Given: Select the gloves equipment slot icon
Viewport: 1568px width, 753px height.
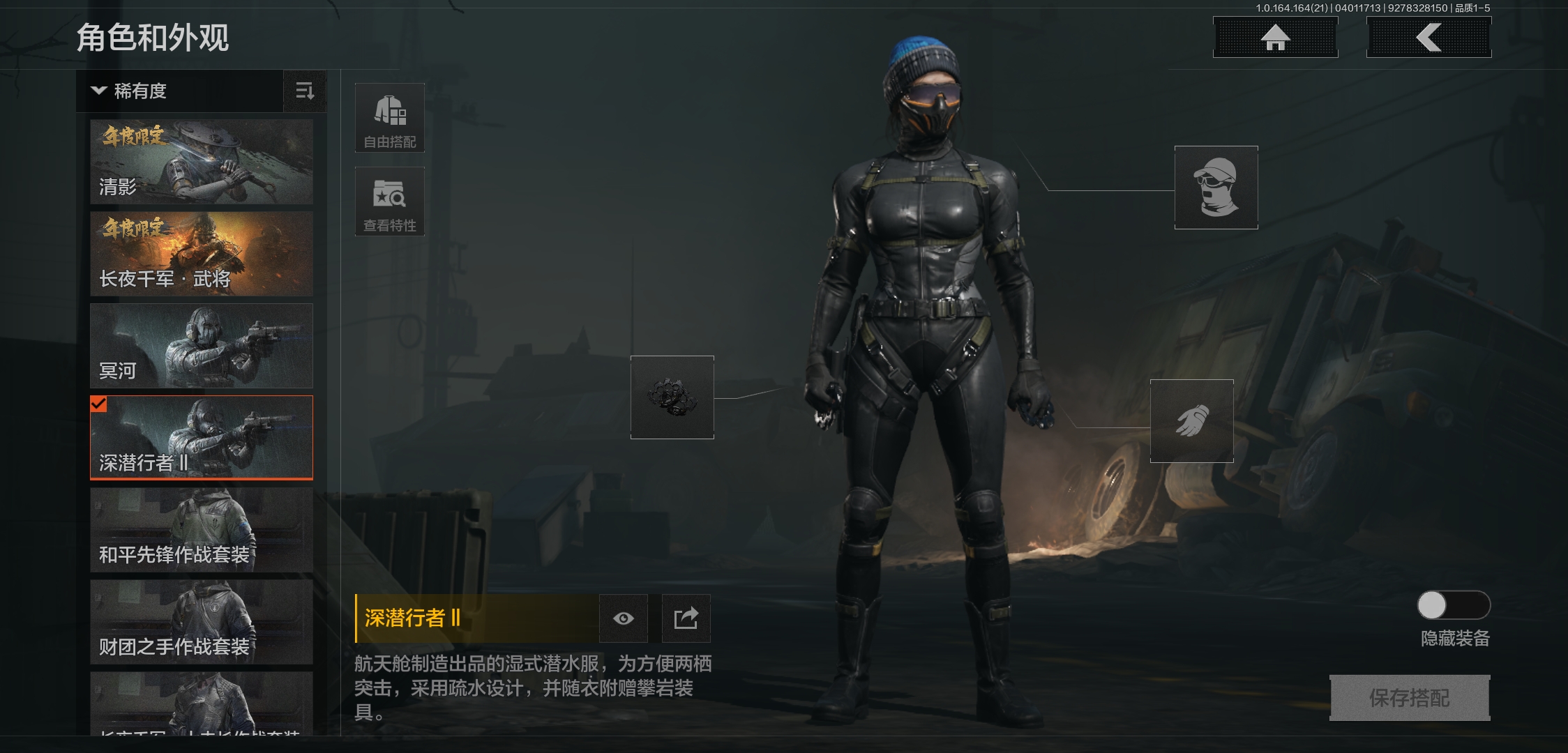Looking at the screenshot, I should [x=1191, y=421].
